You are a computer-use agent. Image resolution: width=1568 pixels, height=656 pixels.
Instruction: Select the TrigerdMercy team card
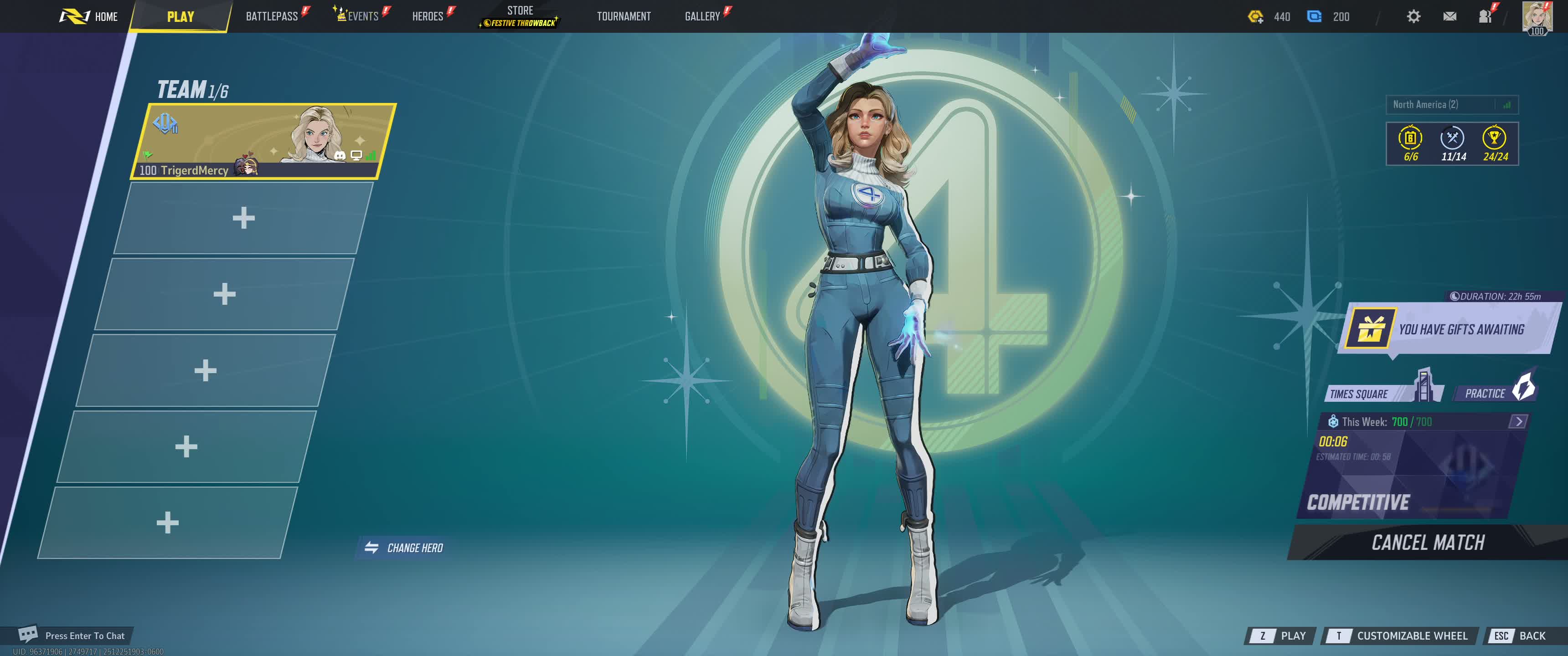(263, 141)
